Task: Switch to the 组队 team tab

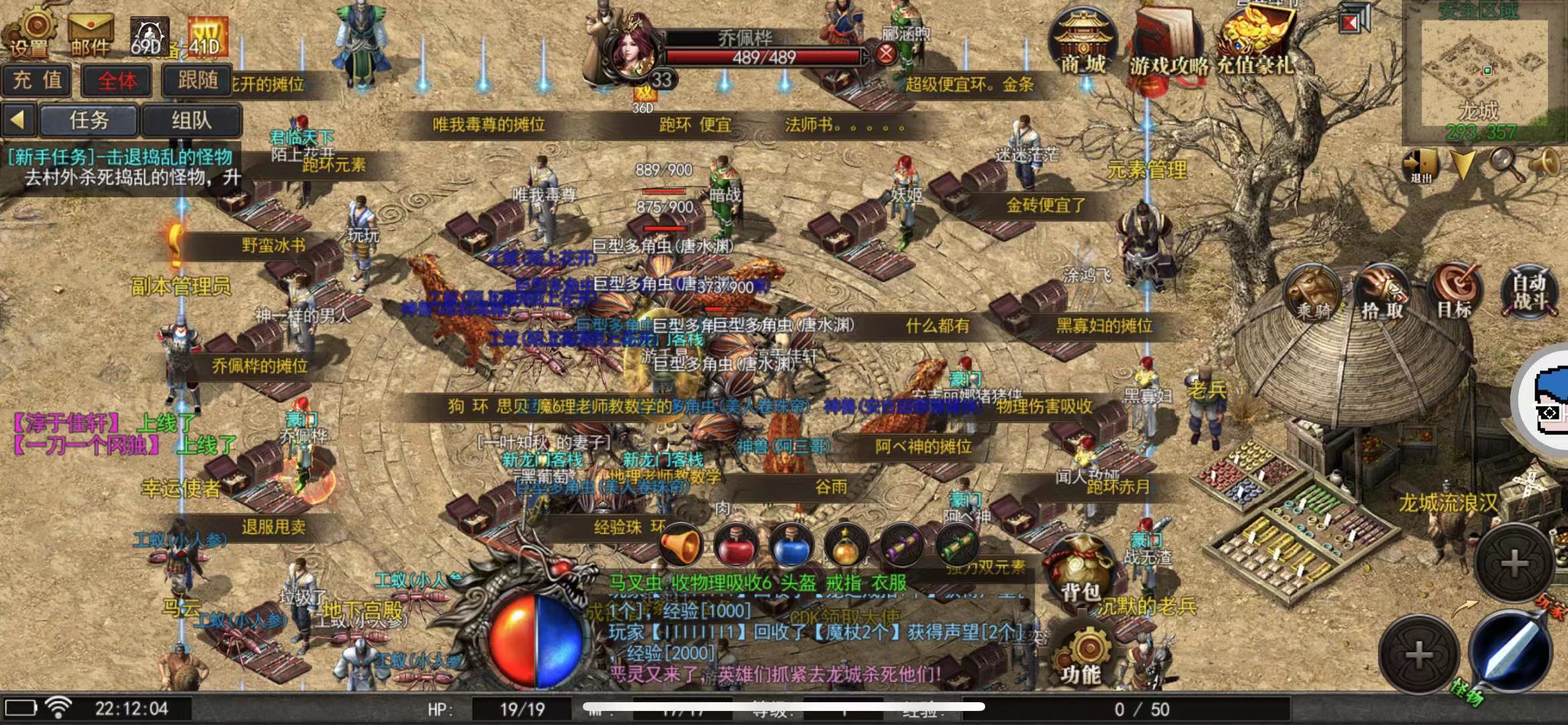Action: (x=191, y=120)
